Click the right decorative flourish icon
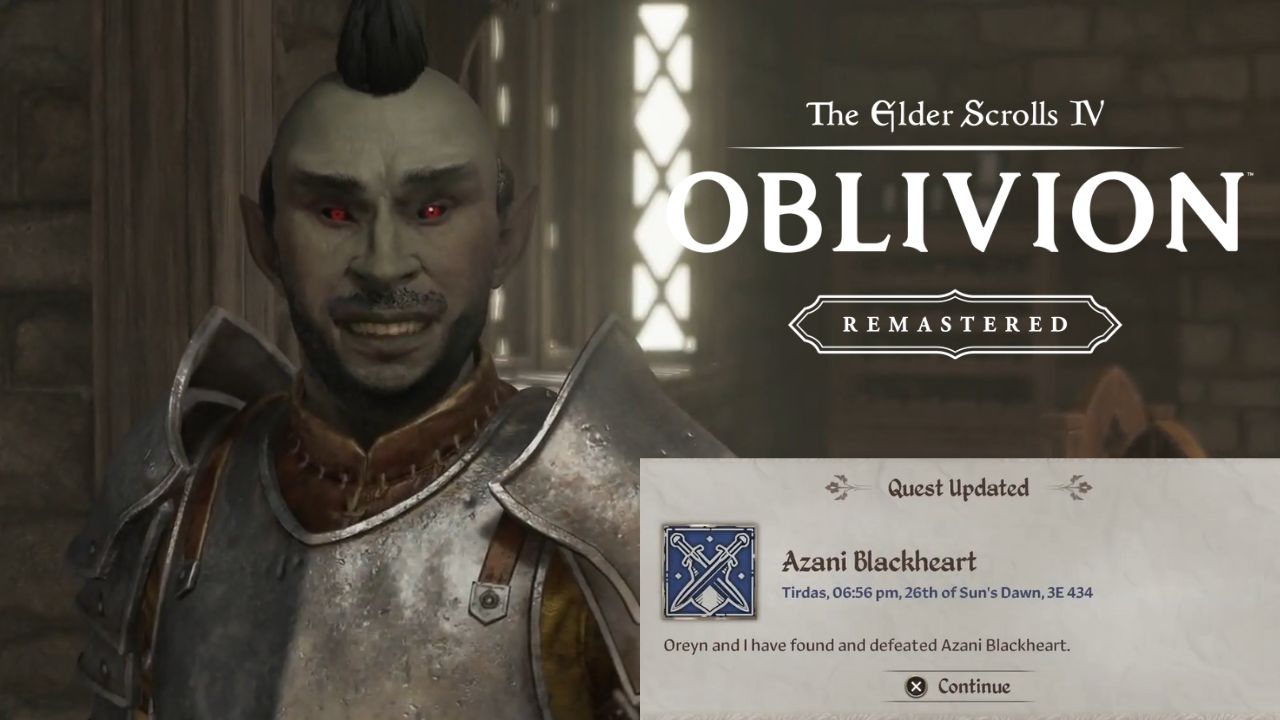Image resolution: width=1280 pixels, height=720 pixels. click(1077, 489)
